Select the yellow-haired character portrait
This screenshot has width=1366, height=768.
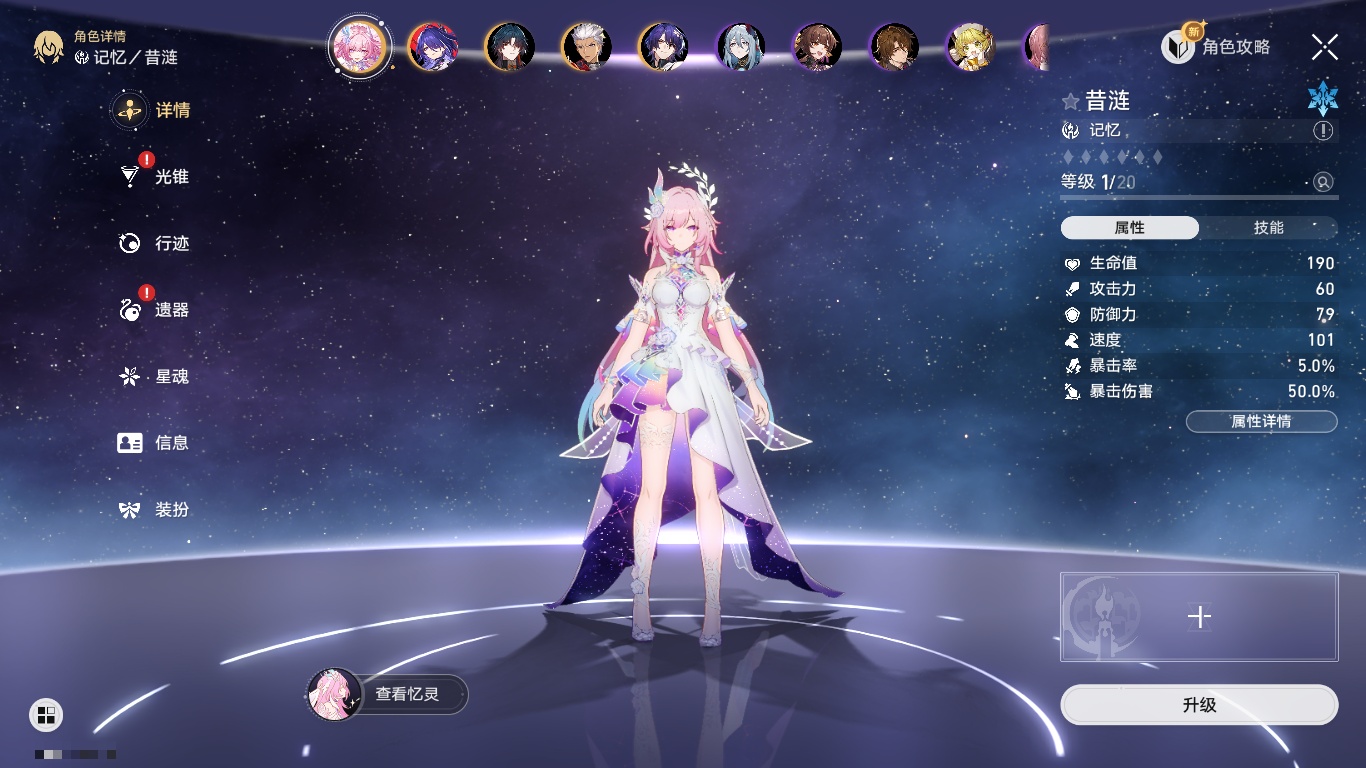click(x=970, y=47)
